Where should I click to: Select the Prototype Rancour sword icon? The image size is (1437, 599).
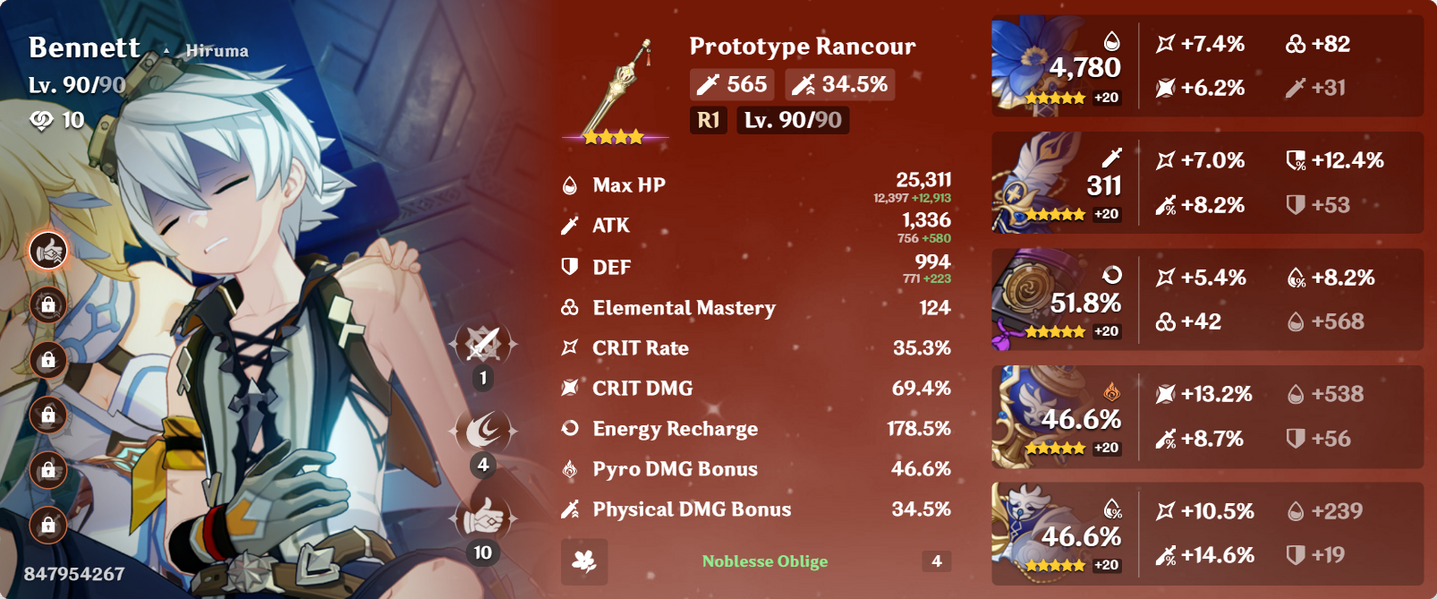pos(615,87)
